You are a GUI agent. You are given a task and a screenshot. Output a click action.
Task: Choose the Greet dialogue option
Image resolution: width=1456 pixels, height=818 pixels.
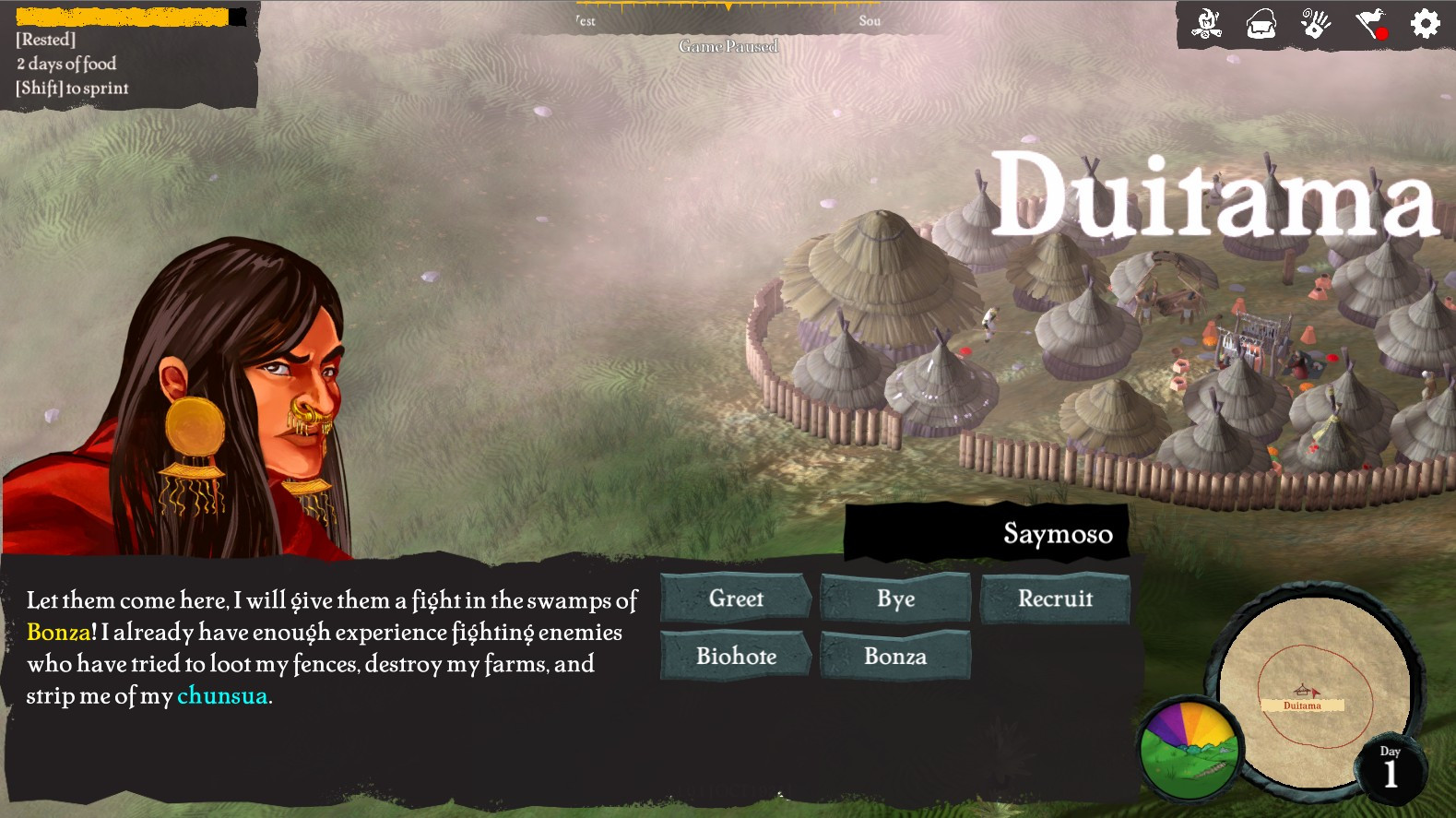736,599
